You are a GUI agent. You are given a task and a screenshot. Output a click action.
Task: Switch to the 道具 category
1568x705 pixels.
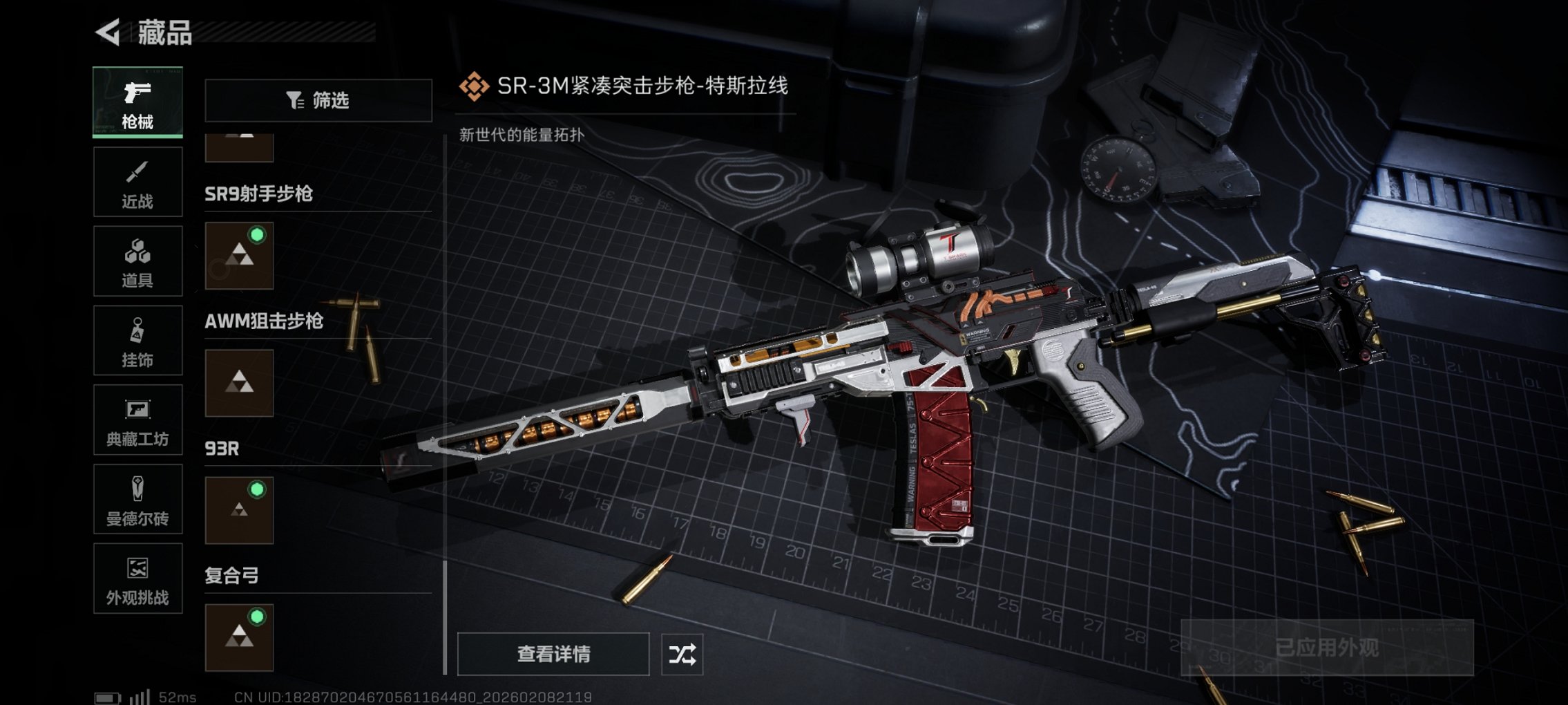(137, 261)
